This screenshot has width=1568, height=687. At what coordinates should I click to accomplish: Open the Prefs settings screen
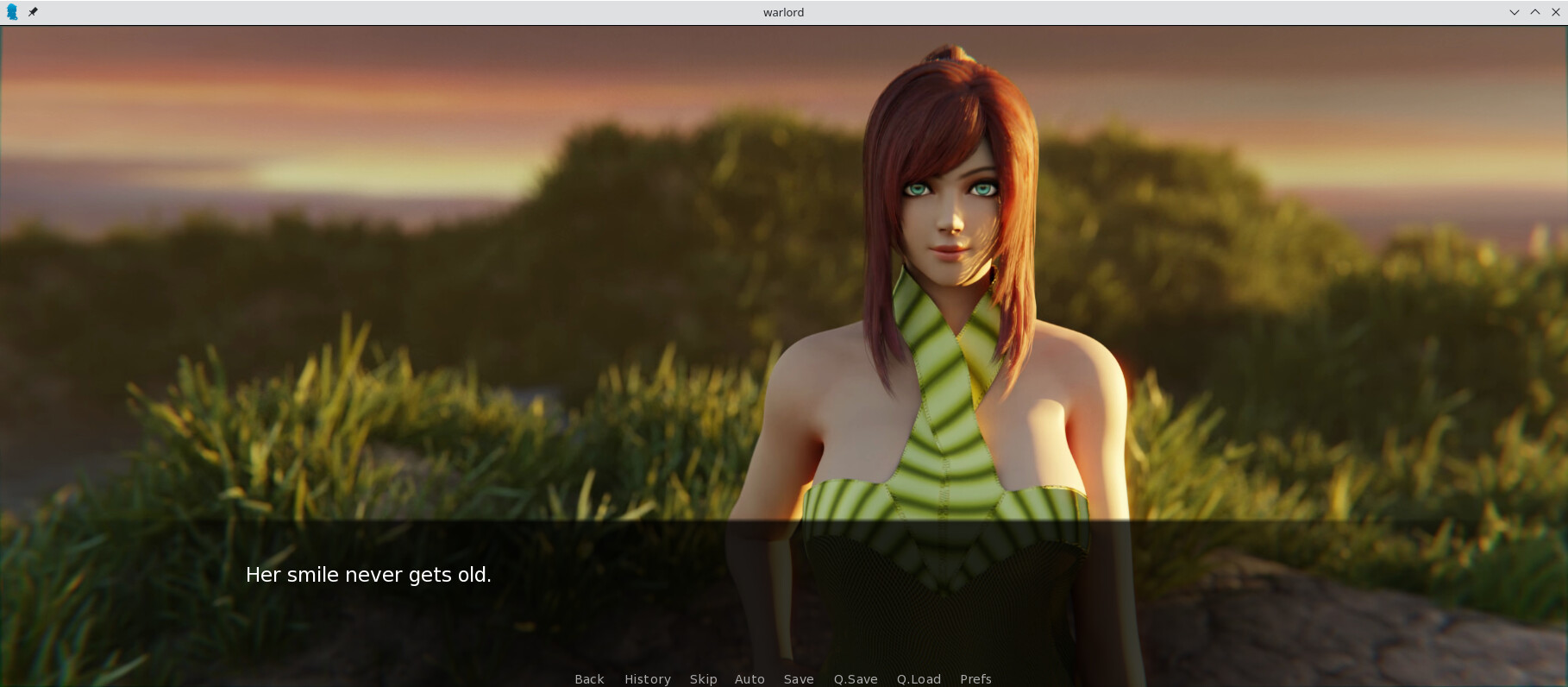click(975, 679)
